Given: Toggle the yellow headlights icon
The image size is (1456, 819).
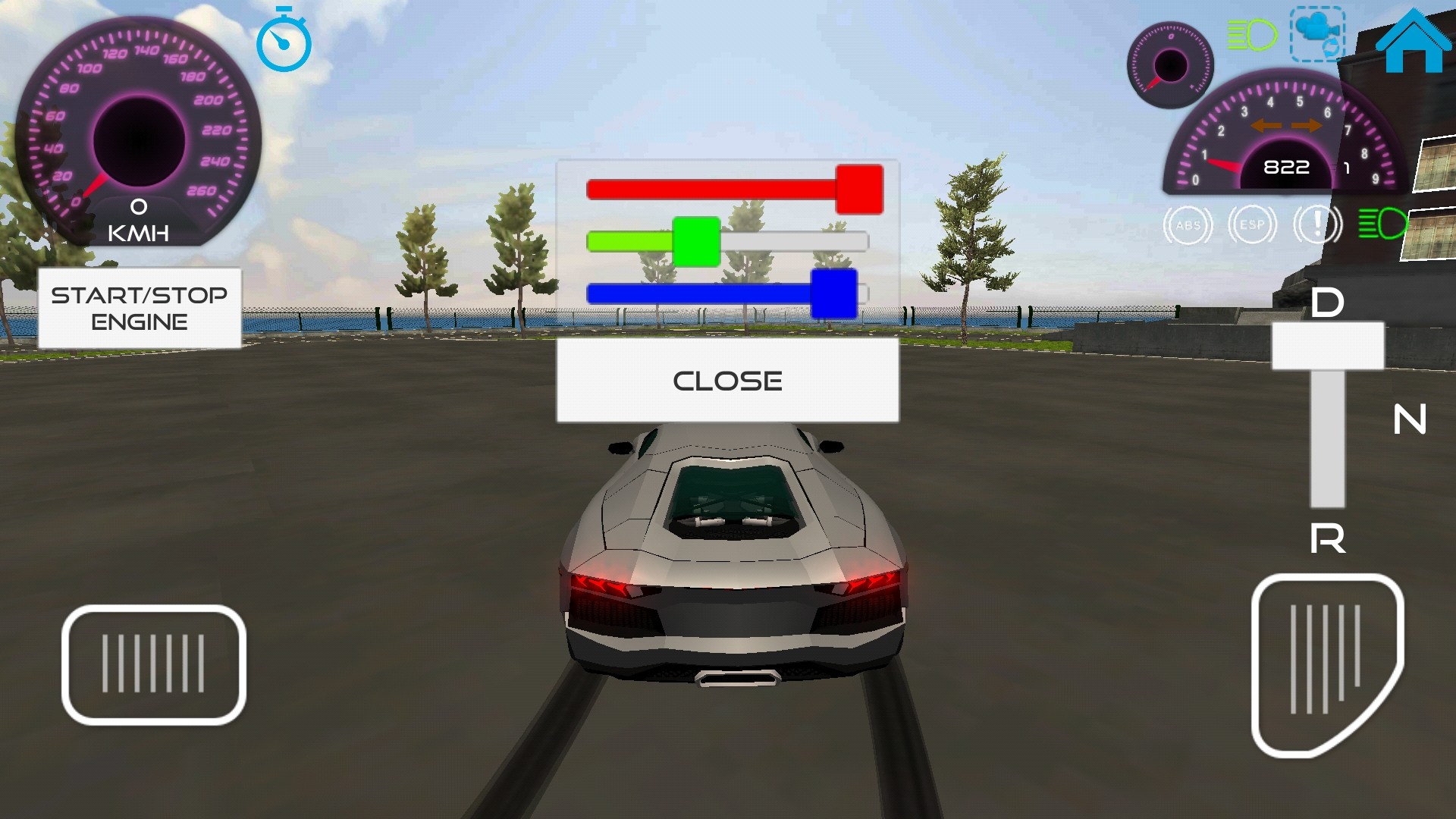Looking at the screenshot, I should click(1251, 35).
